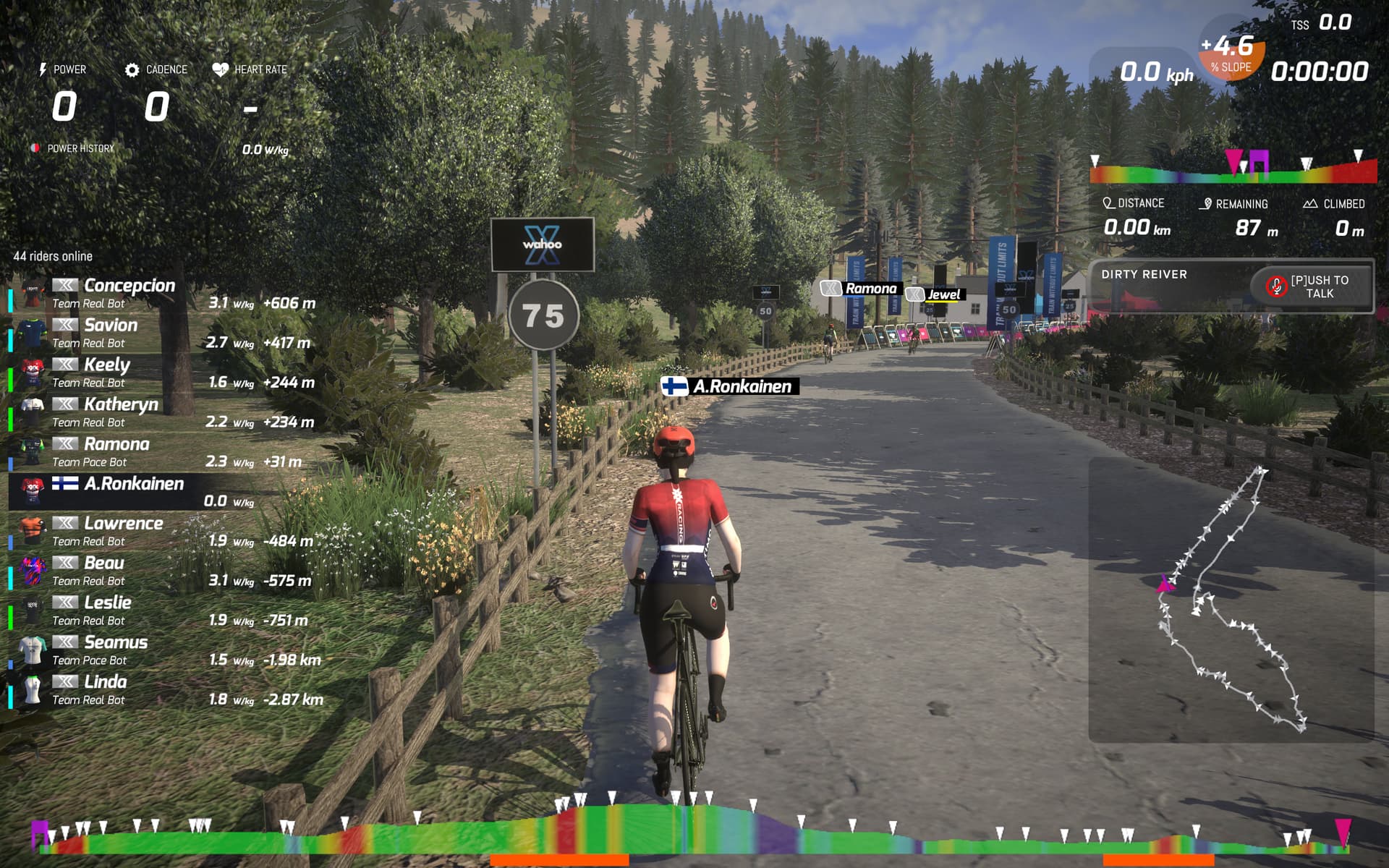Select Leslie's rider row
Image resolution: width=1389 pixels, height=868 pixels.
pyautogui.click(x=163, y=611)
